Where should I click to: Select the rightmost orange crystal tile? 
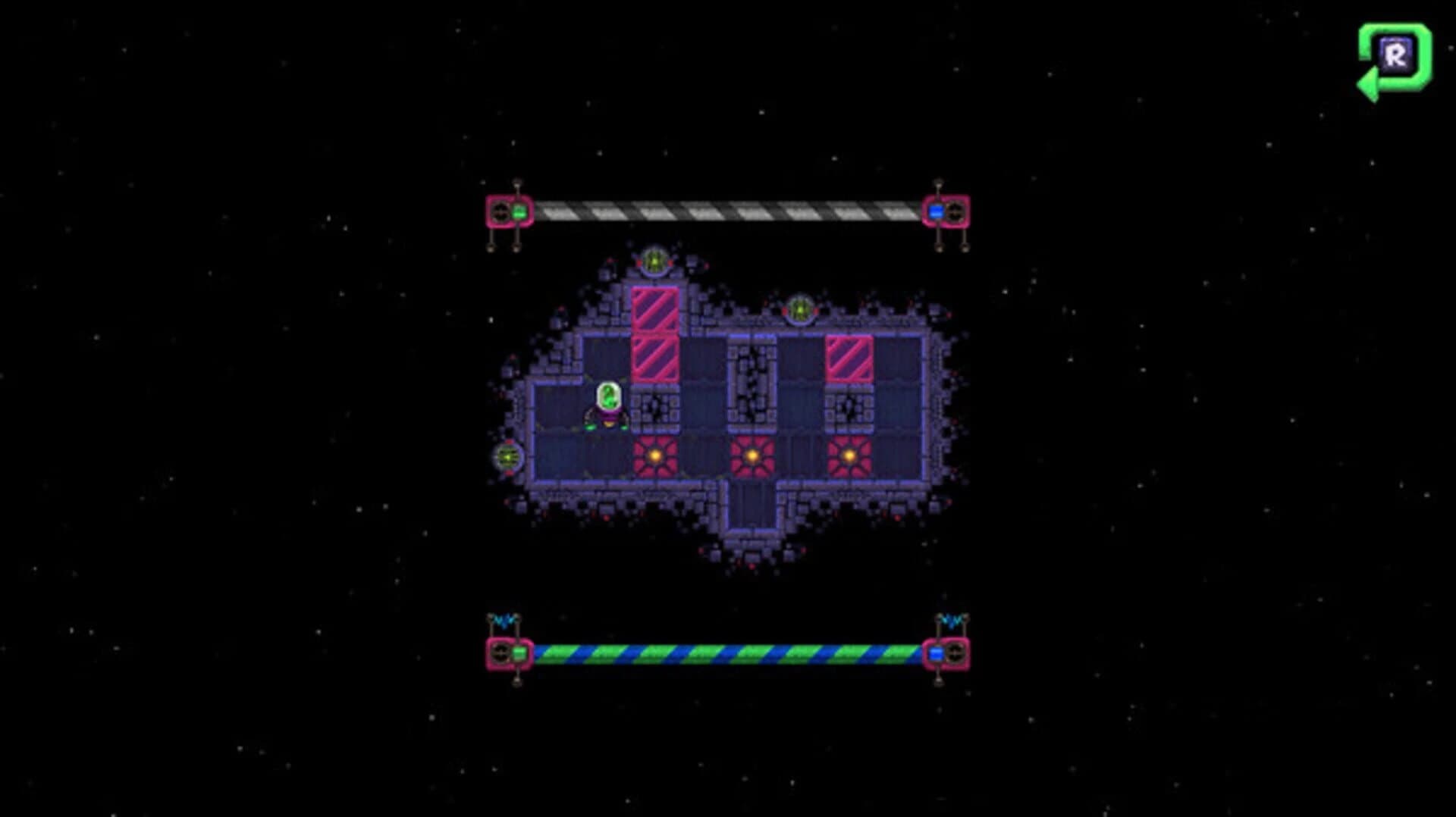pos(849,455)
